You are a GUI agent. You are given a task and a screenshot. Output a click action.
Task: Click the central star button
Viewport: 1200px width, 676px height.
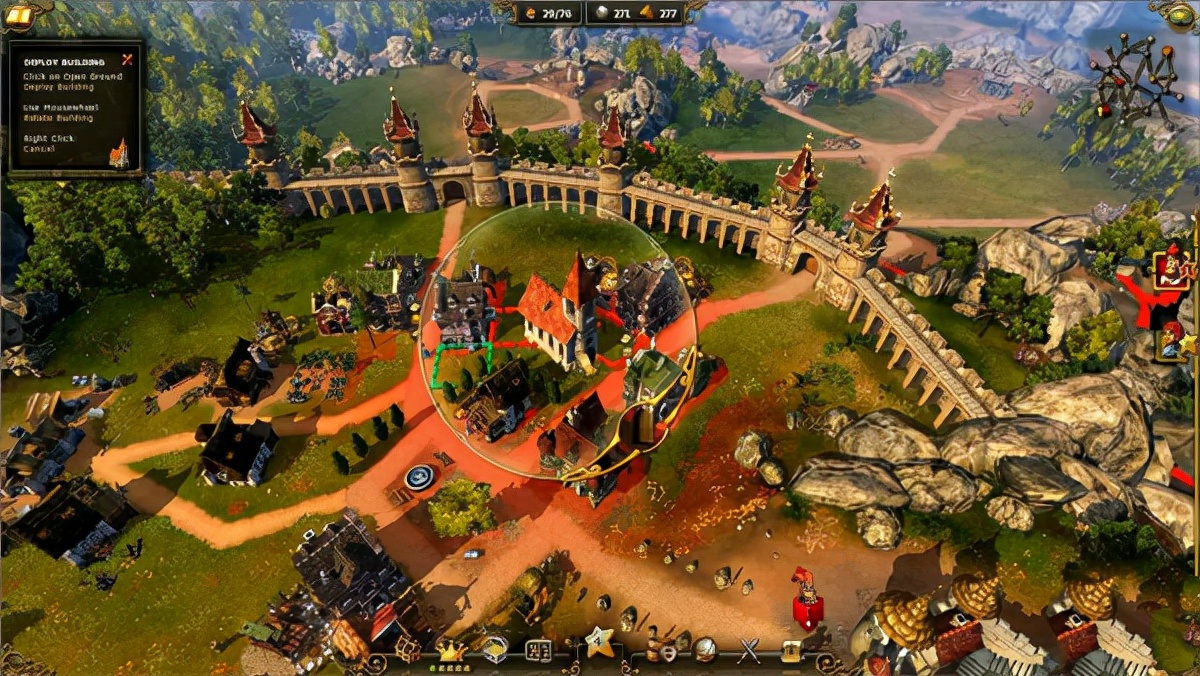(599, 643)
